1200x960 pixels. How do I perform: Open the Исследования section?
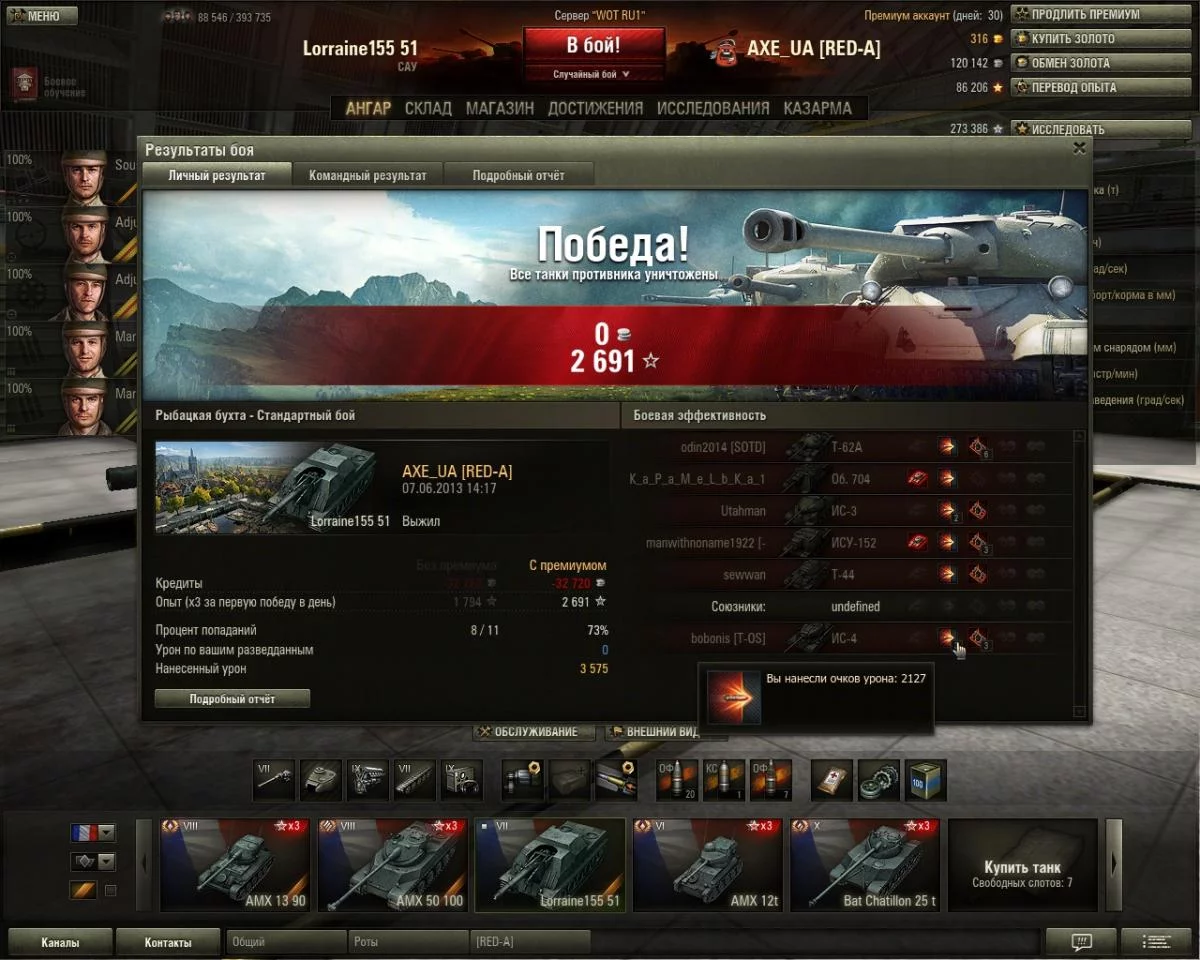coord(713,108)
